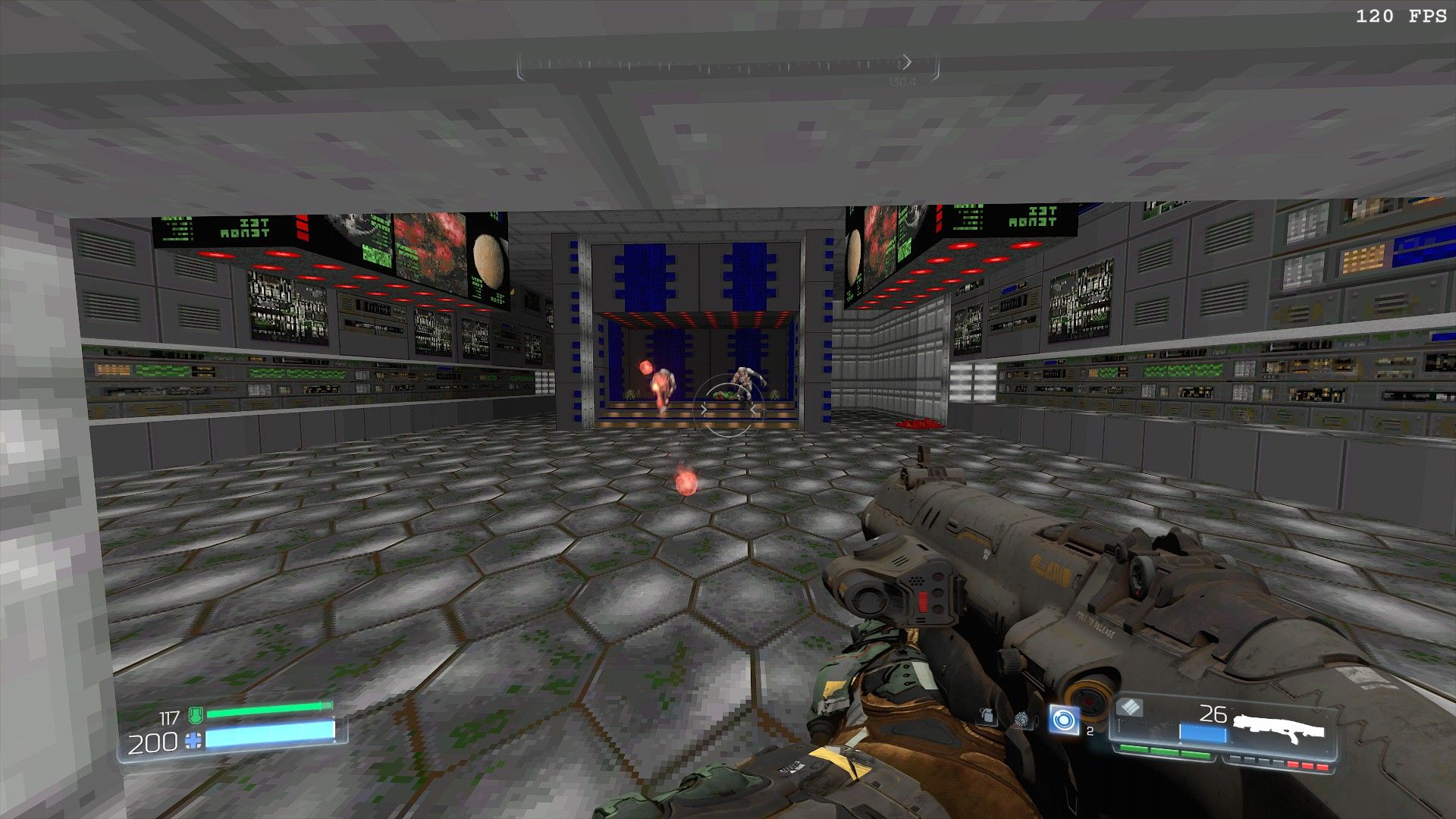Image resolution: width=1456 pixels, height=819 pixels.
Task: Toggle the first green ammo reserve segment
Action: (x=1133, y=749)
